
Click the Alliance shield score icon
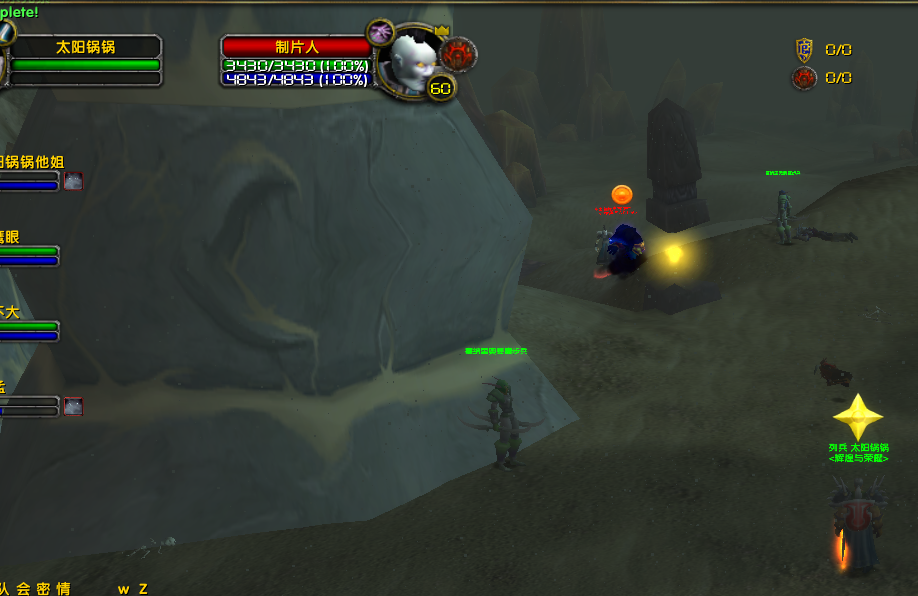(x=804, y=50)
